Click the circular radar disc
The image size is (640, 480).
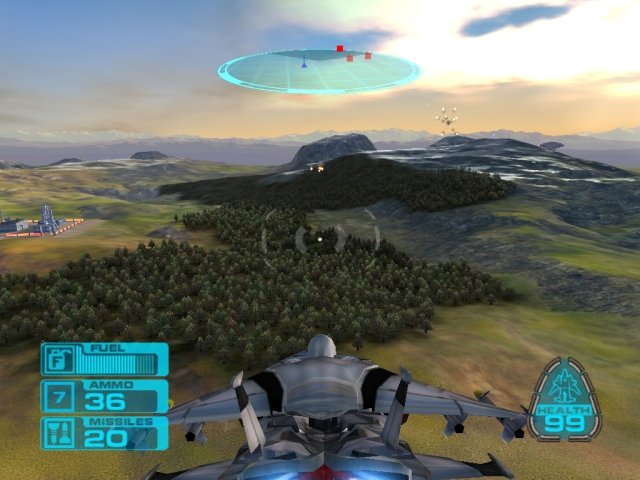pyautogui.click(x=319, y=71)
